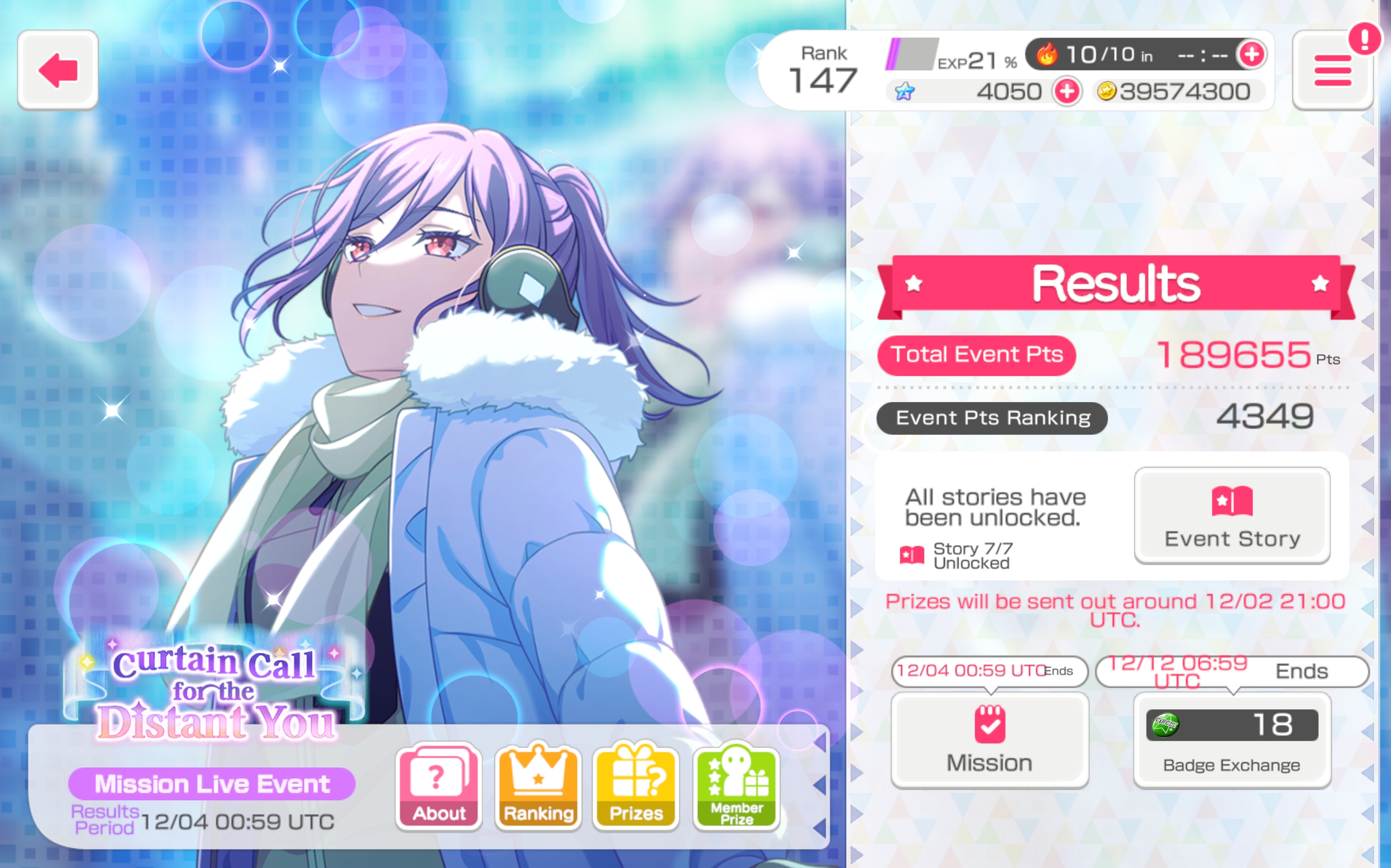The image size is (1391, 868).
Task: Buy more crystals with the plus button
Action: [1067, 91]
